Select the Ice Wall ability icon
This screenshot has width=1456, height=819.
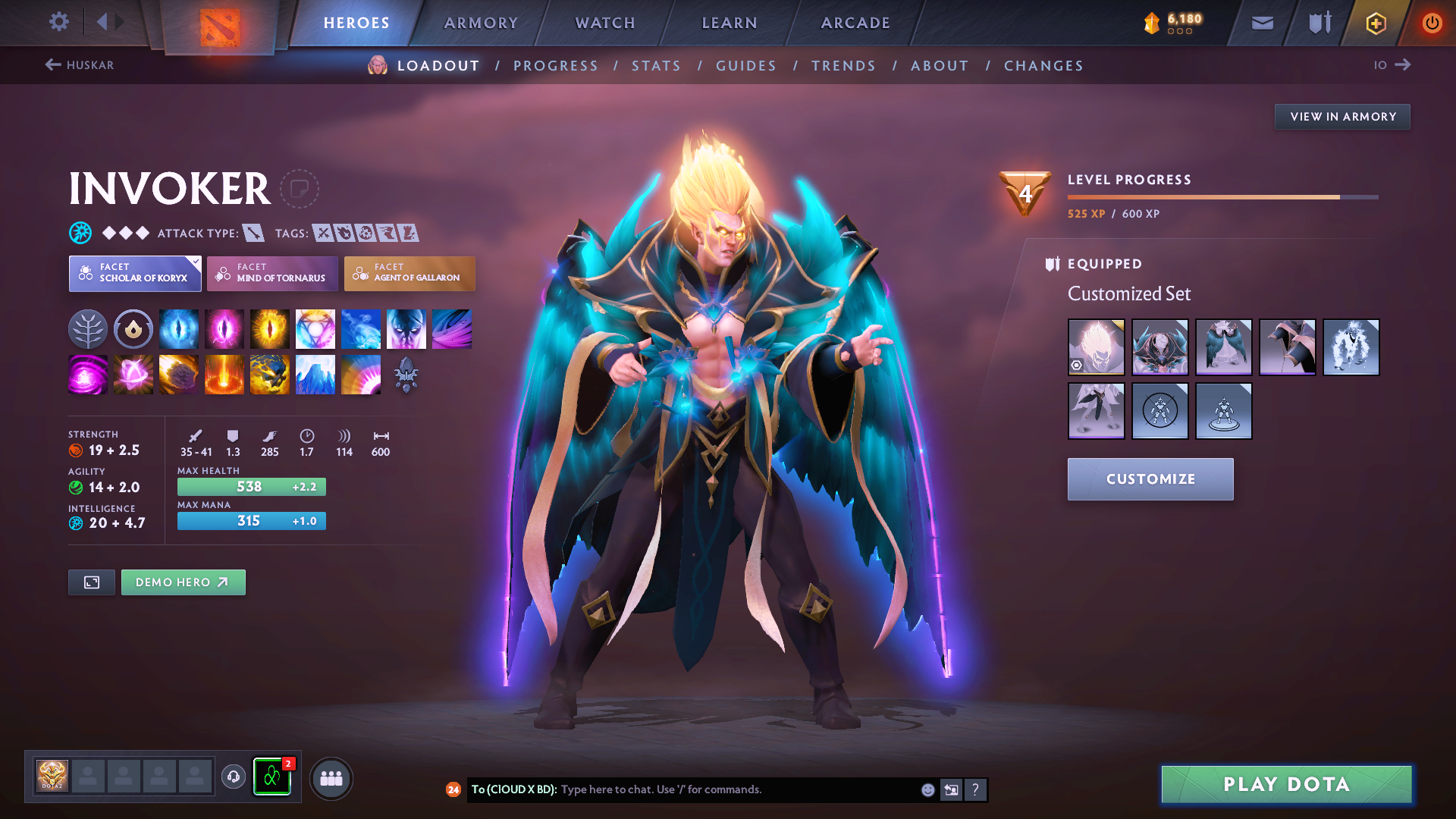(315, 374)
